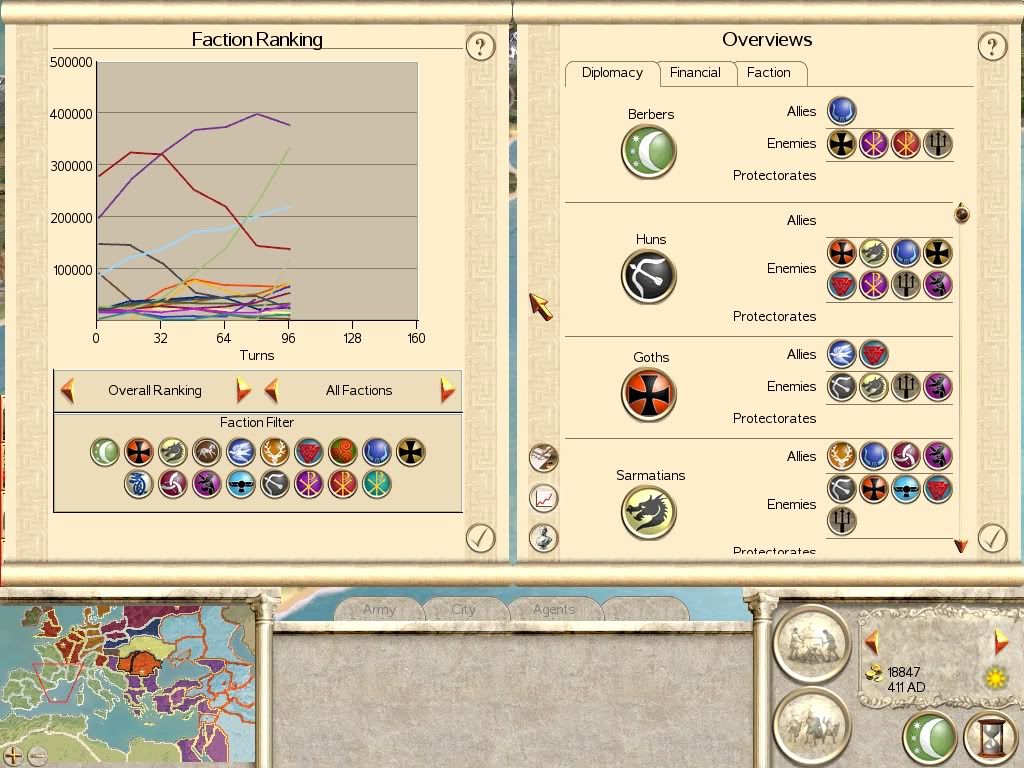Toggle the horse emblem in Faction Filter
Viewport: 1024px width, 768px height.
(206, 452)
